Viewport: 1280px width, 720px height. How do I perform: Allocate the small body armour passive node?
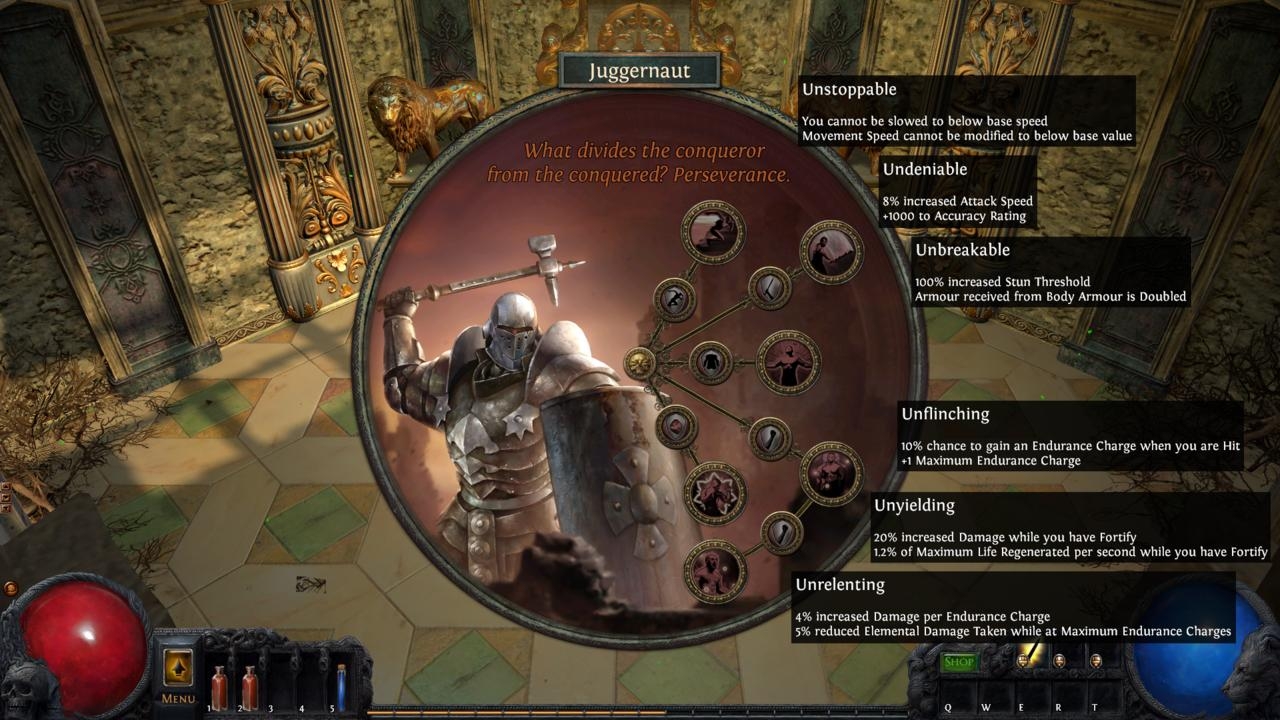click(711, 362)
